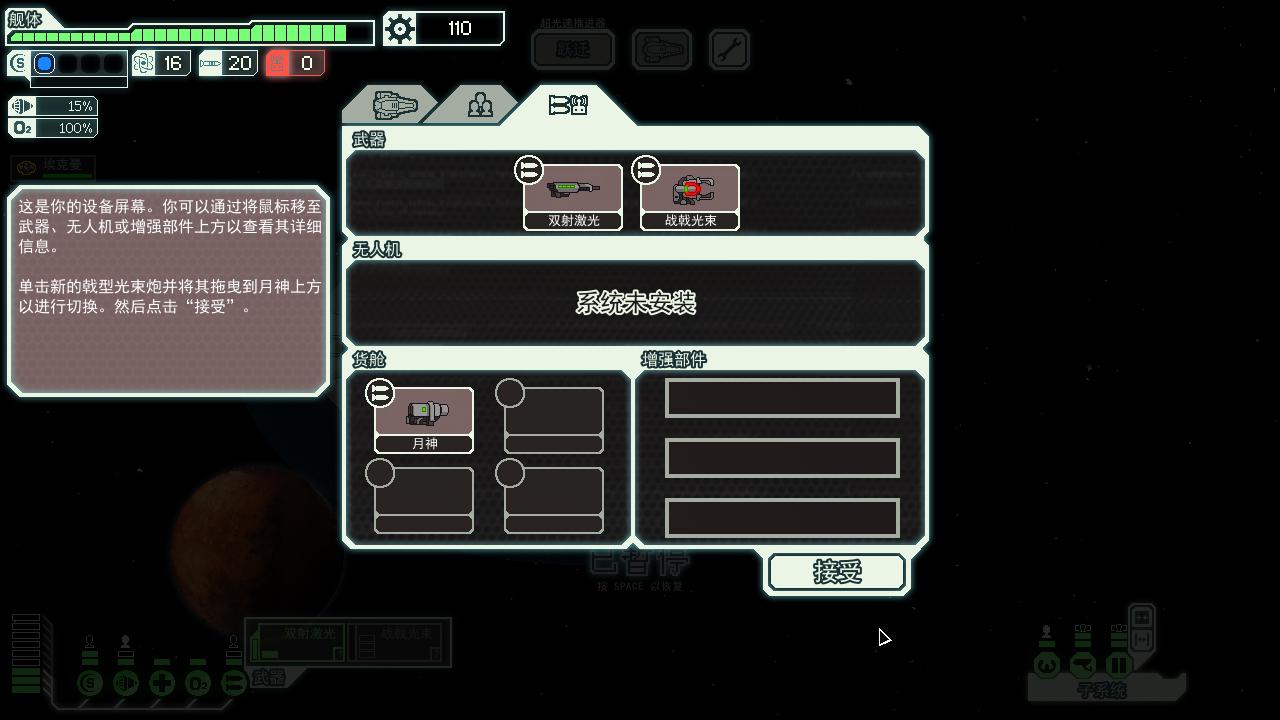Click the medbay cross icon
1280x720 pixels.
coord(162,683)
